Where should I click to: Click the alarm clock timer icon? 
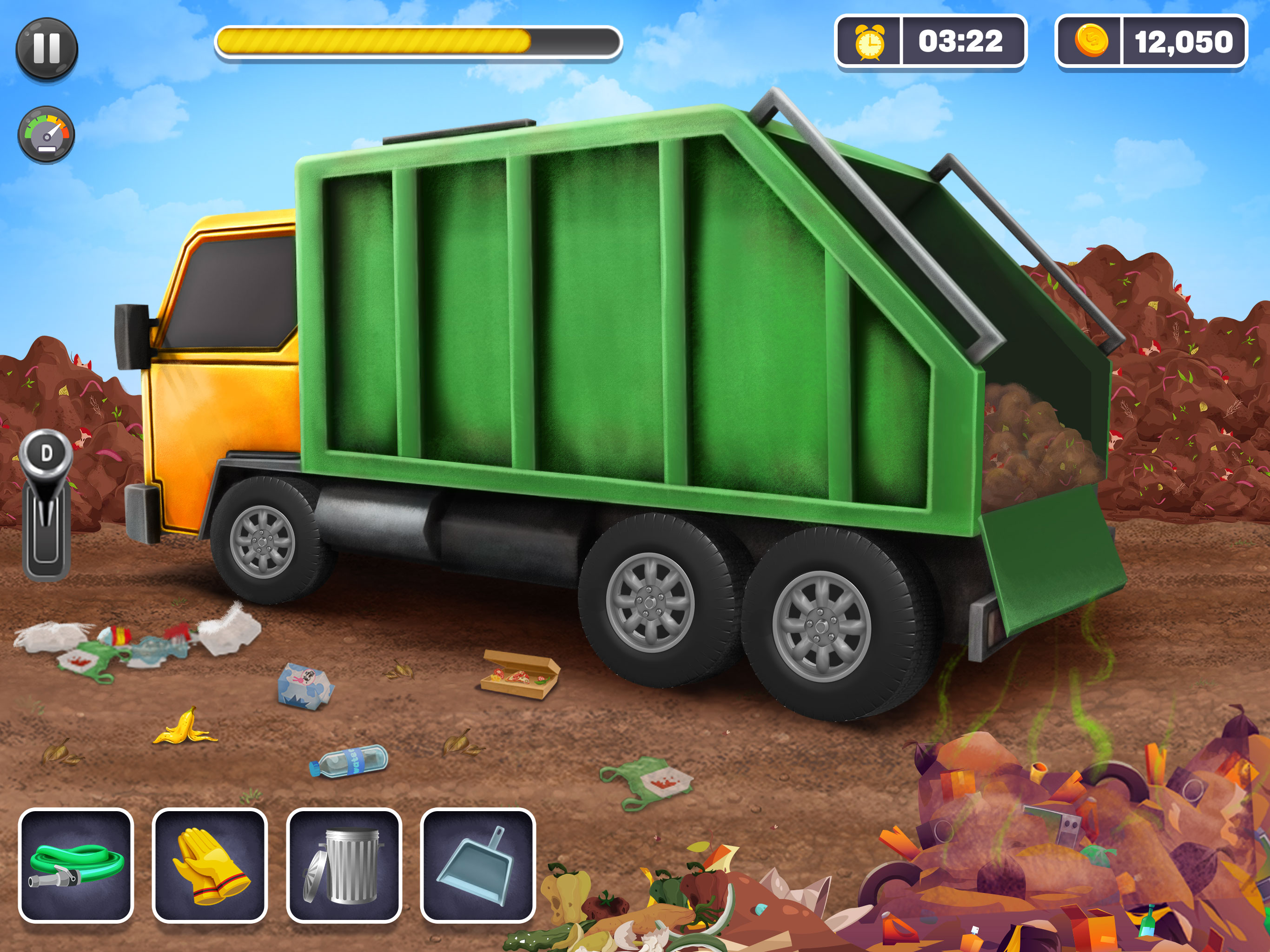[870, 41]
